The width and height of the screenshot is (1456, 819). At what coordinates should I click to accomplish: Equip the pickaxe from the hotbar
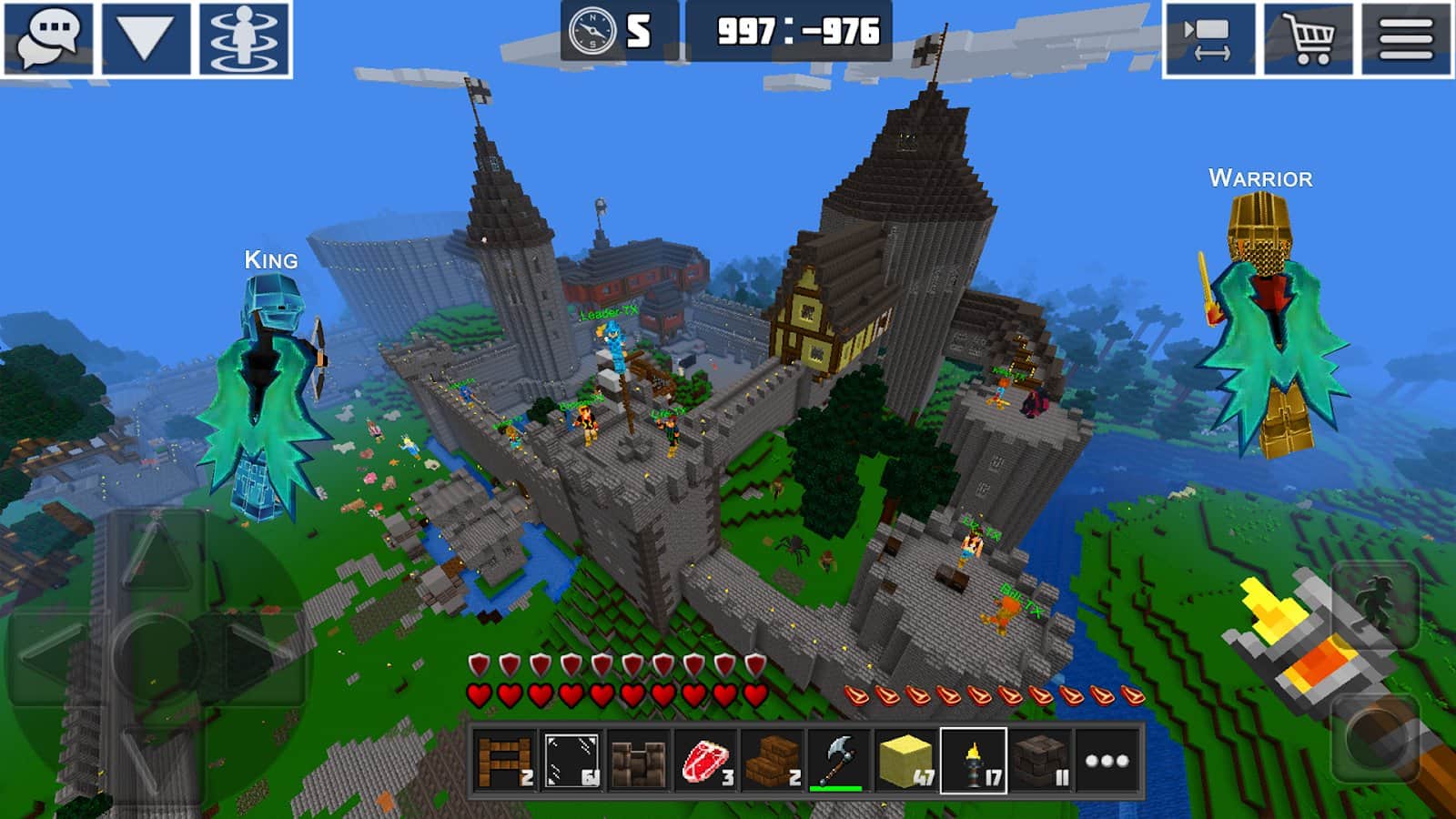839,761
